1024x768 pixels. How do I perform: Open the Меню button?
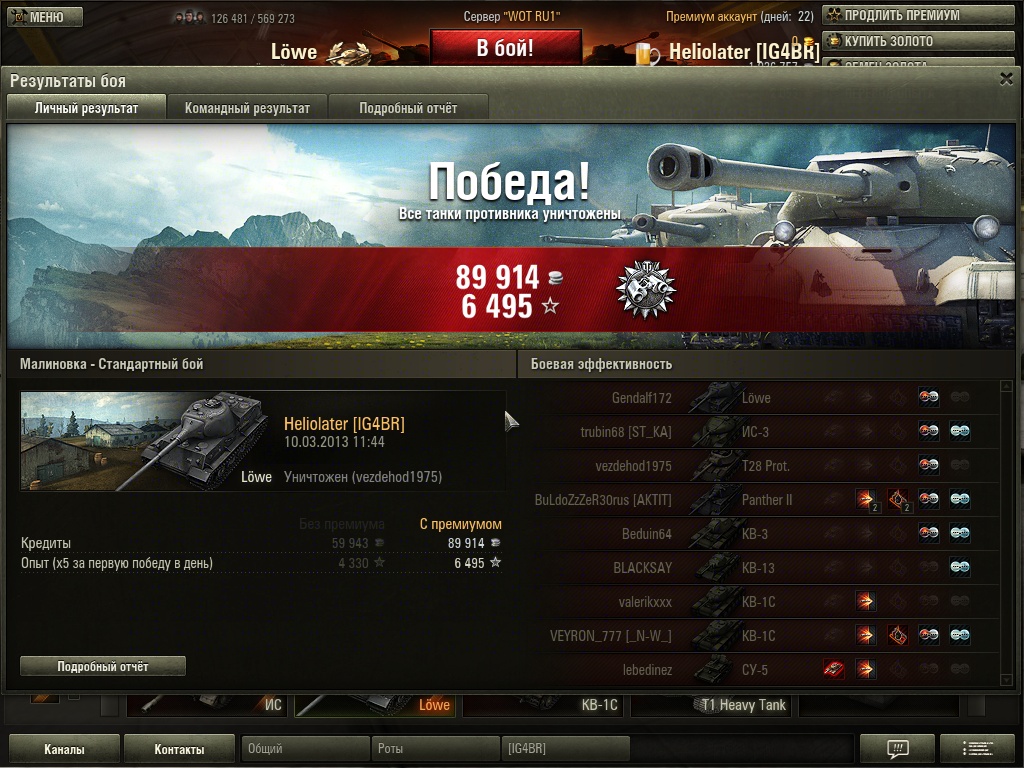click(44, 17)
